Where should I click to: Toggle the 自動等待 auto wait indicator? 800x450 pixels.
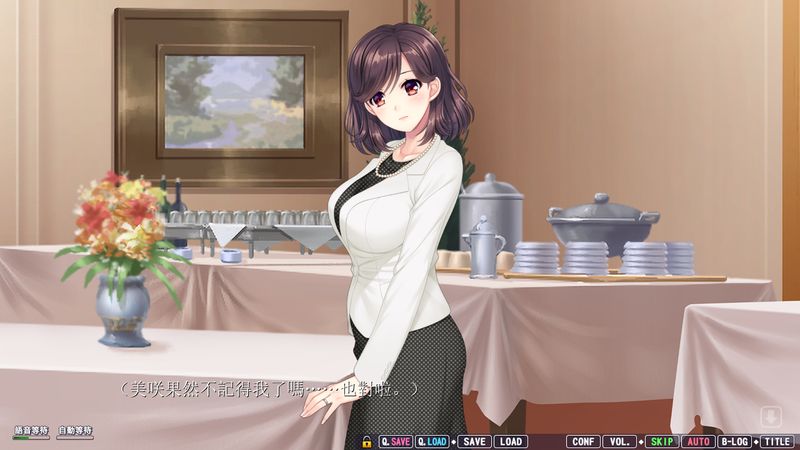click(75, 433)
